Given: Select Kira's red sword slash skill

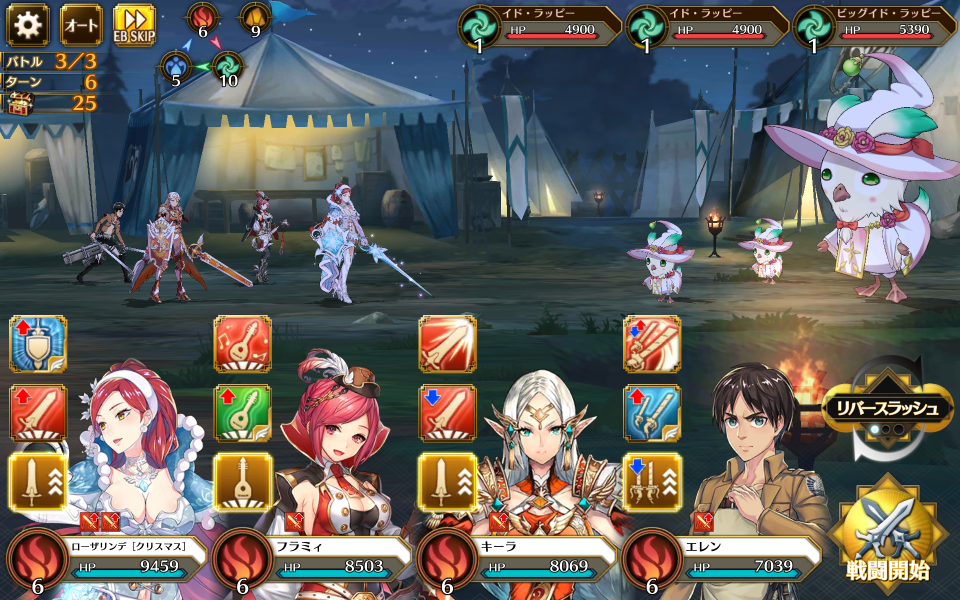Looking at the screenshot, I should click(448, 345).
